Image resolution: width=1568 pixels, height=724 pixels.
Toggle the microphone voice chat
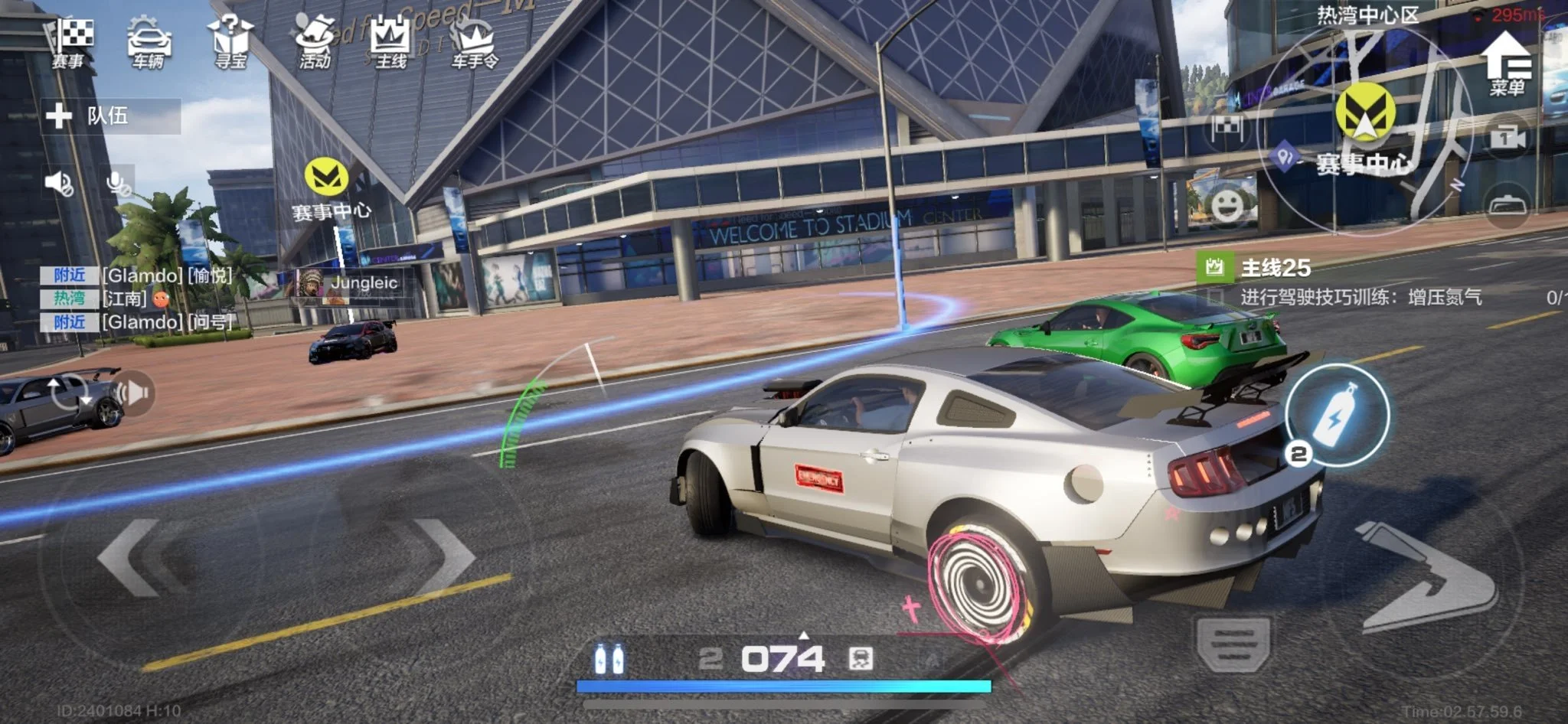tap(118, 183)
